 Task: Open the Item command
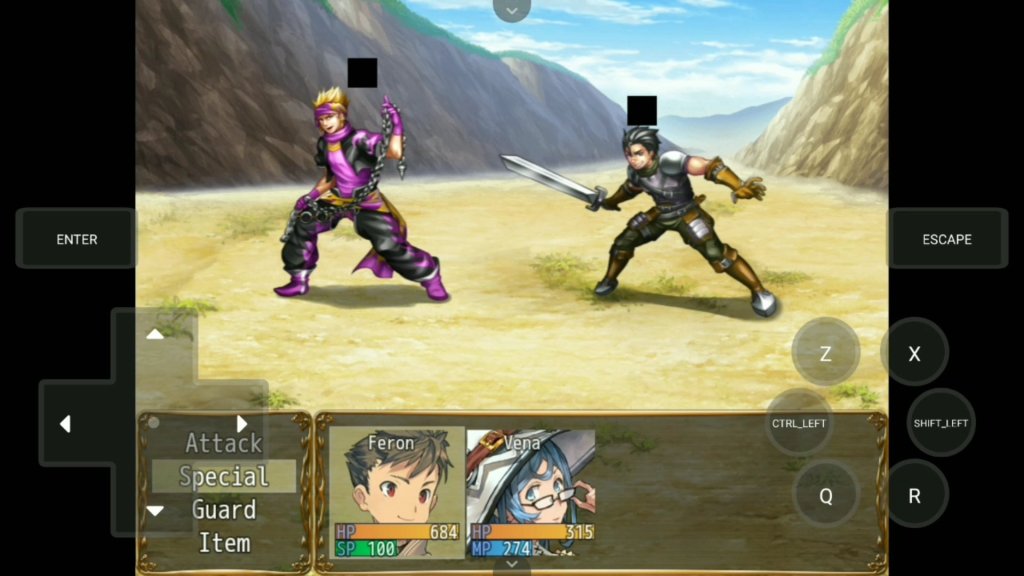point(224,543)
